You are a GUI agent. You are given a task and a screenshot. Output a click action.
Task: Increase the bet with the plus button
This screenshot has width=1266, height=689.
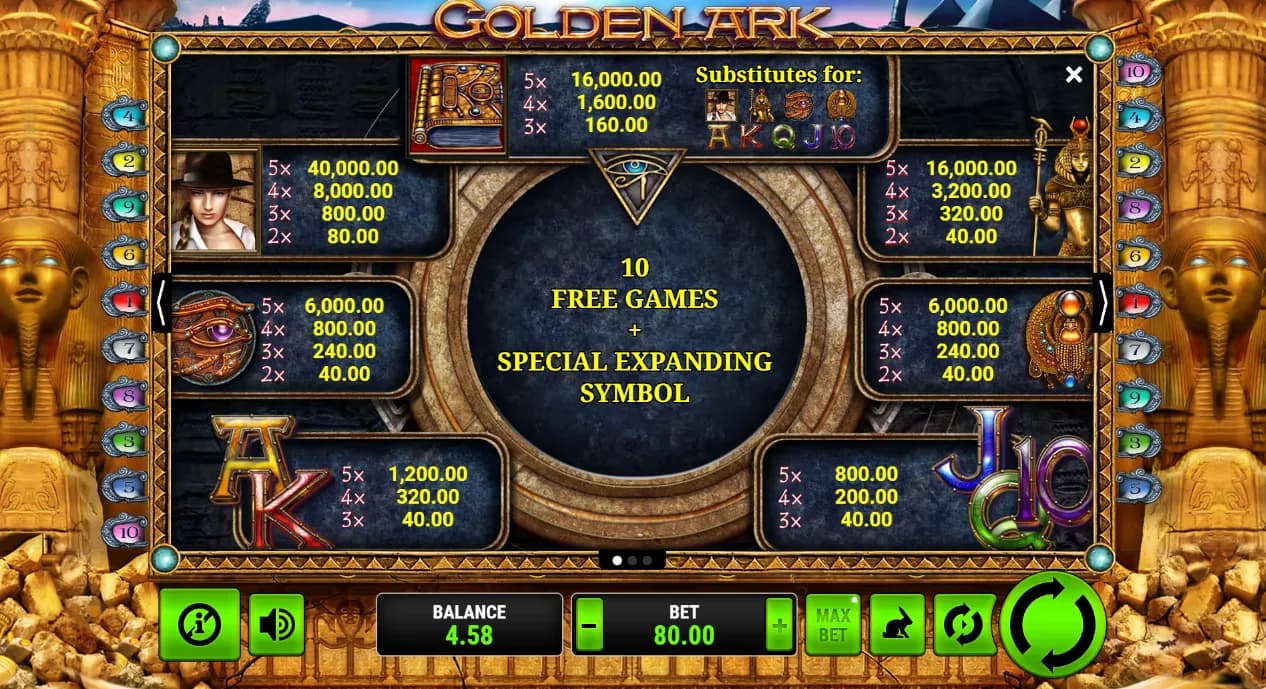[x=780, y=626]
